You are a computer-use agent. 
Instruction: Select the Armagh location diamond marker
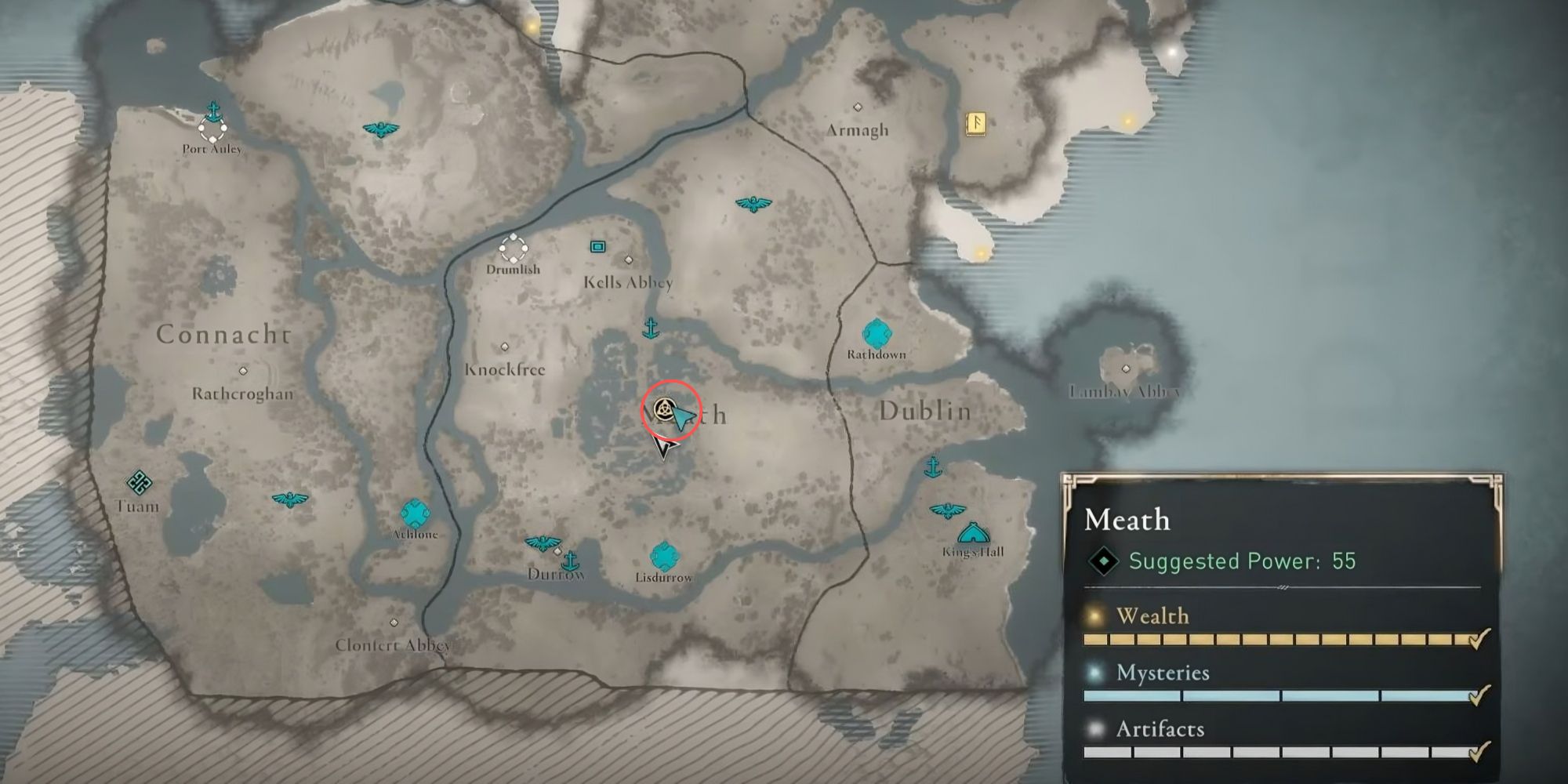coord(857,105)
